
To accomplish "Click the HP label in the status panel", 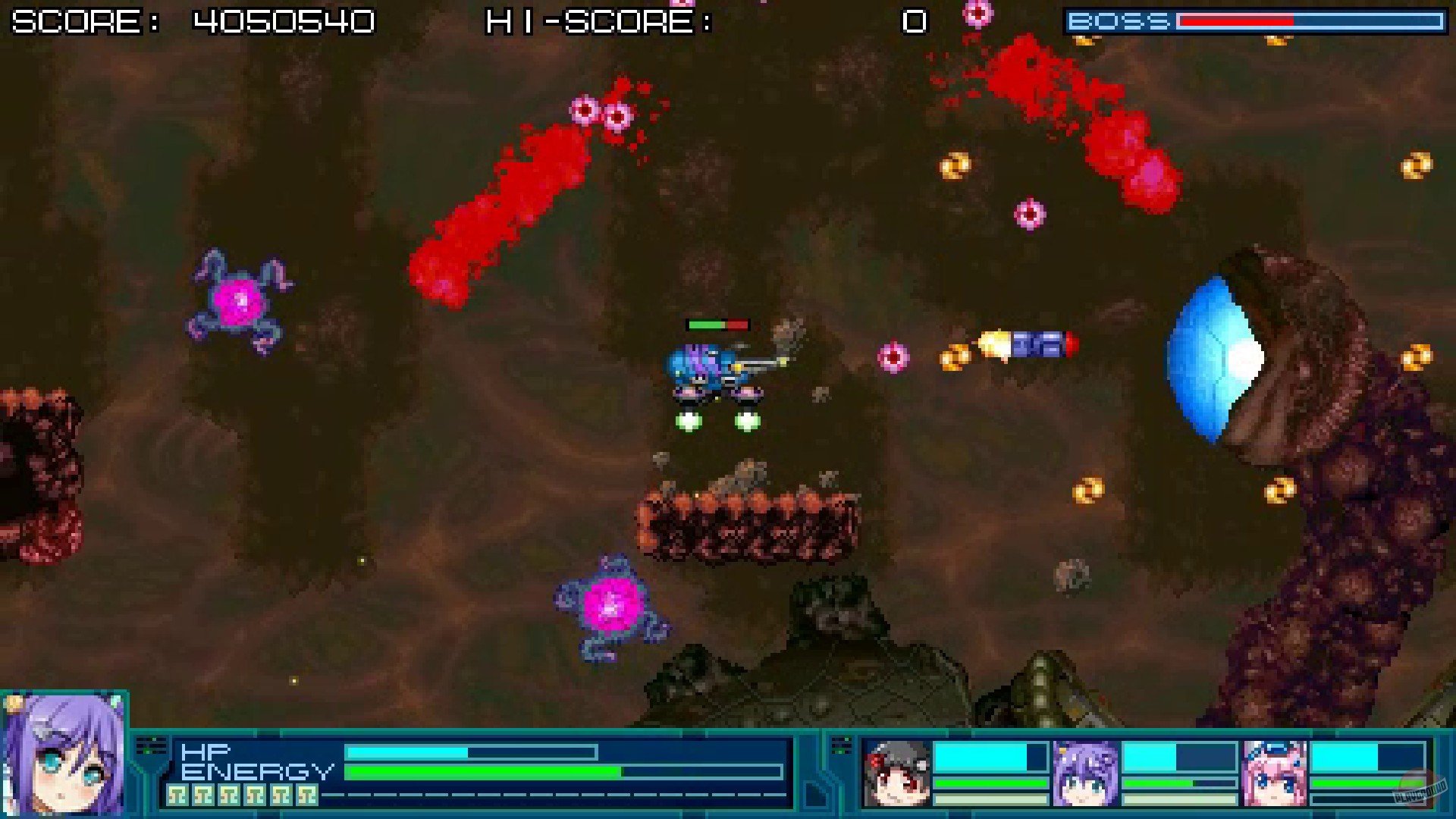I will (206, 751).
